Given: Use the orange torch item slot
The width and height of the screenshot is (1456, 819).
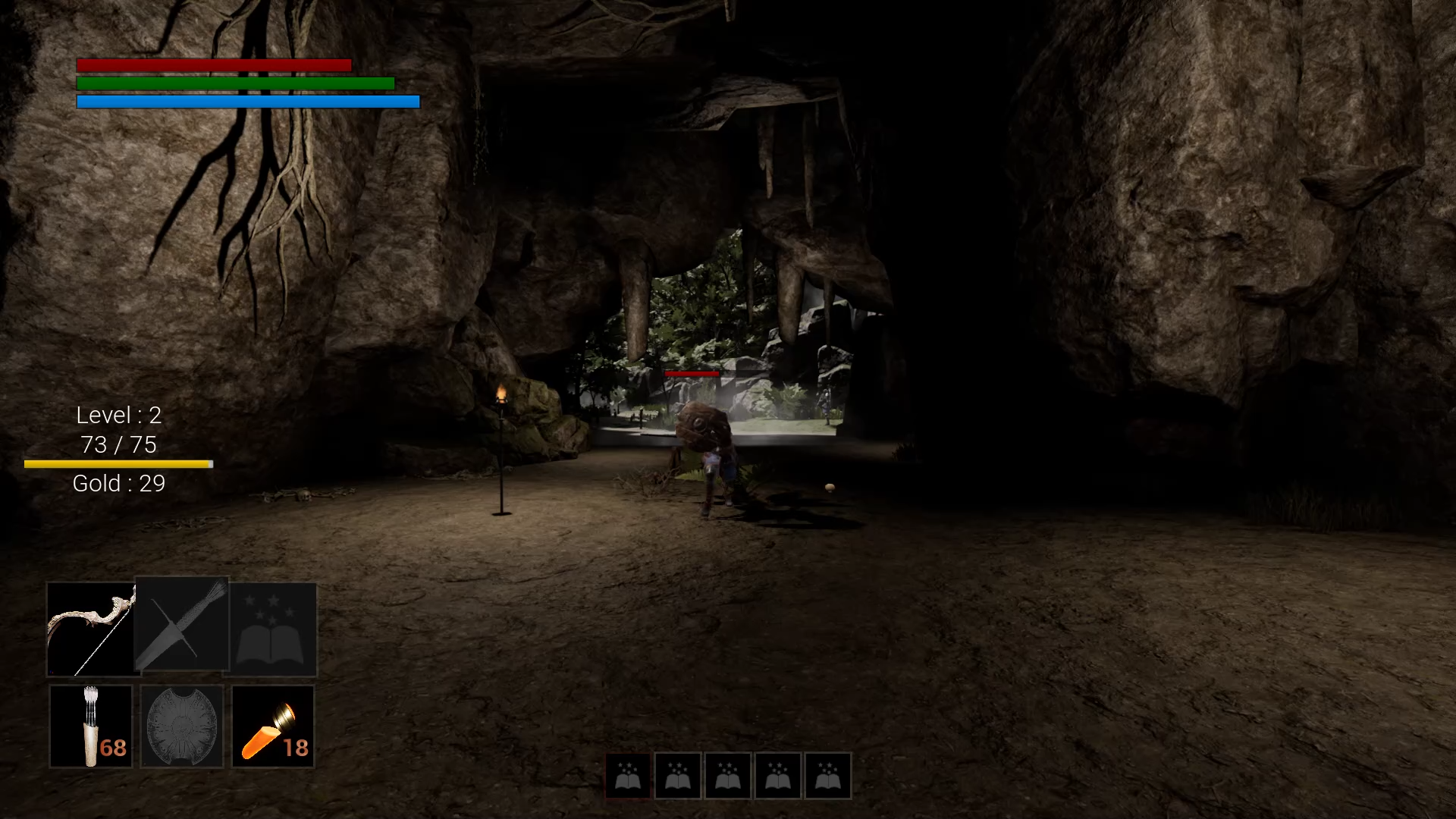Looking at the screenshot, I should 273,726.
